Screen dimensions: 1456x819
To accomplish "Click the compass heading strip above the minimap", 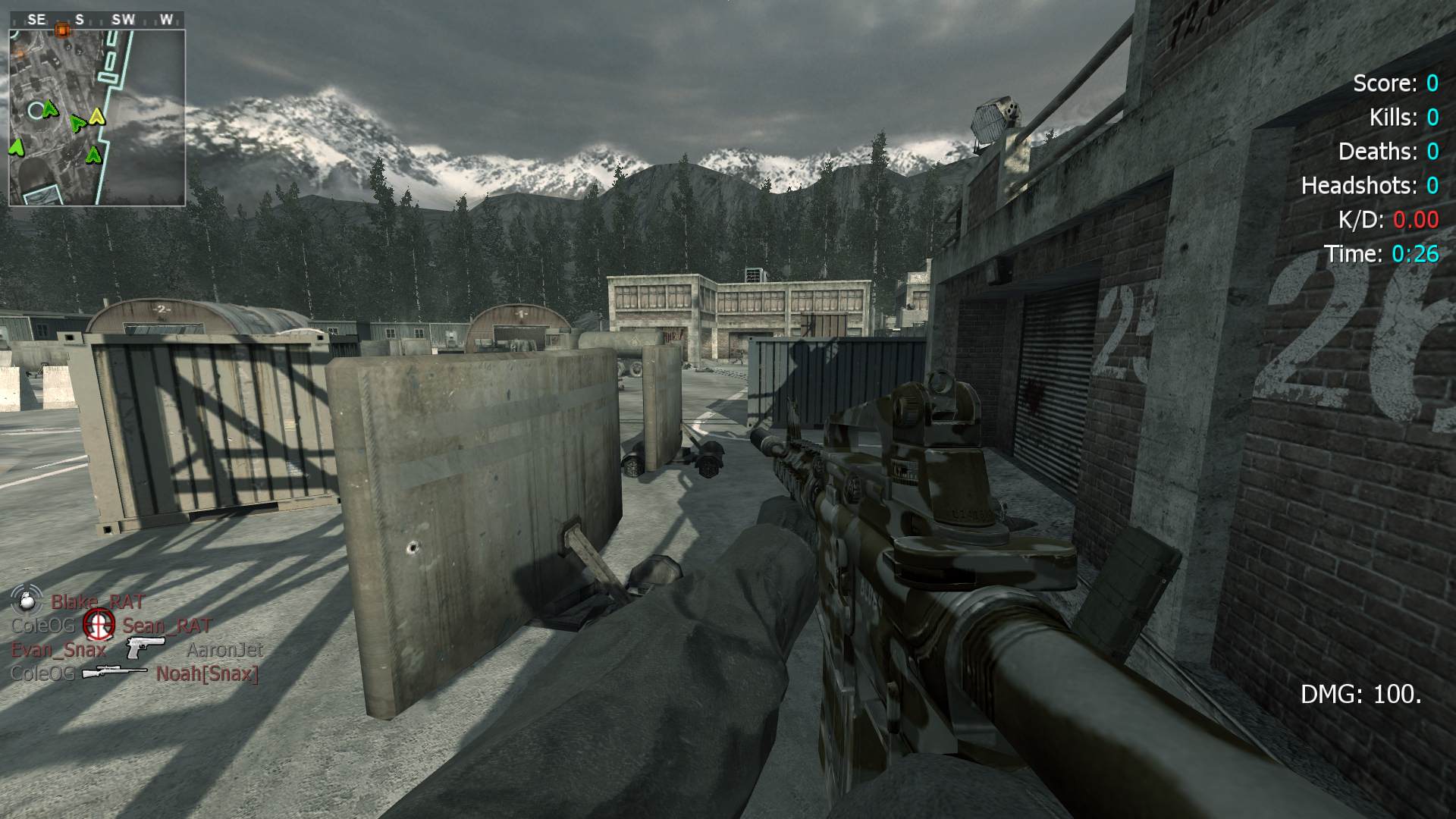I will click(97, 20).
